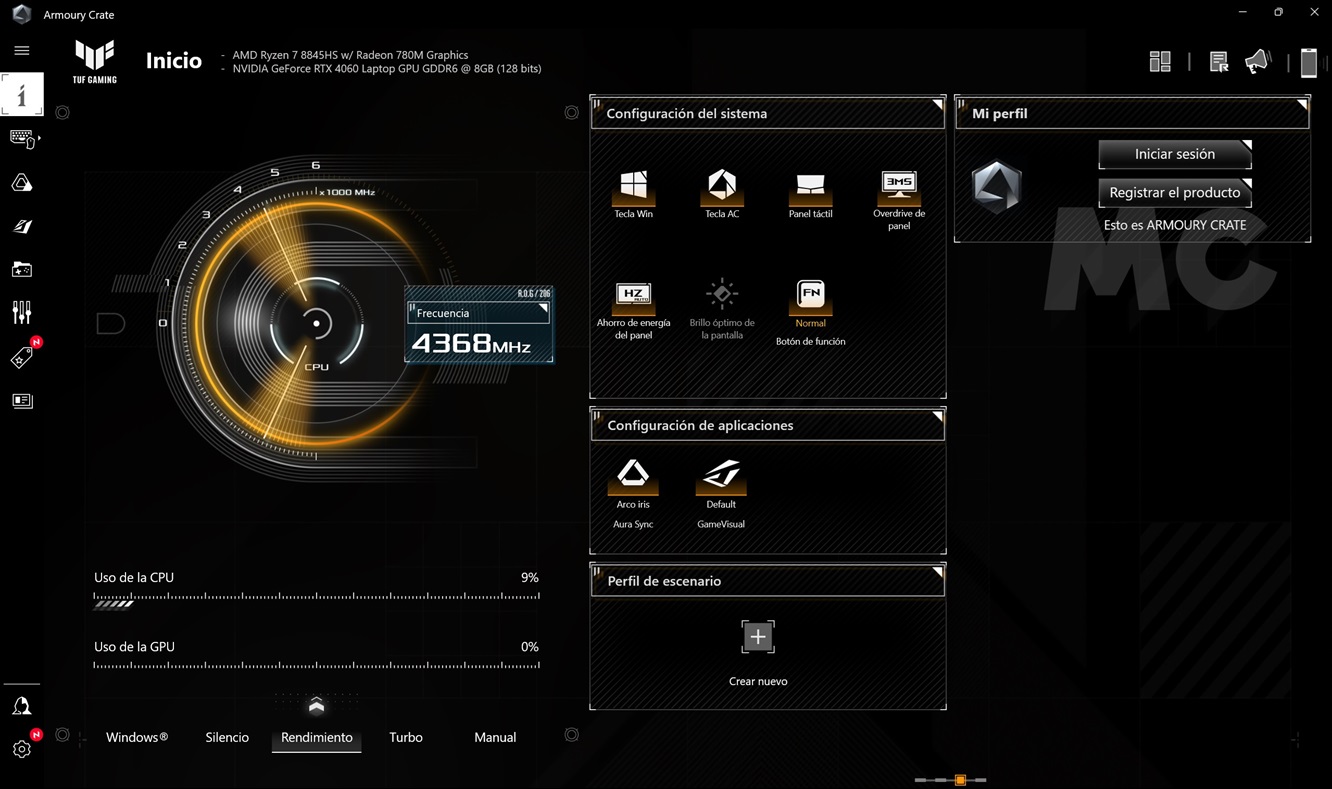The height and width of the screenshot is (789, 1332).
Task: Open Registrar el producto
Action: pos(1174,192)
